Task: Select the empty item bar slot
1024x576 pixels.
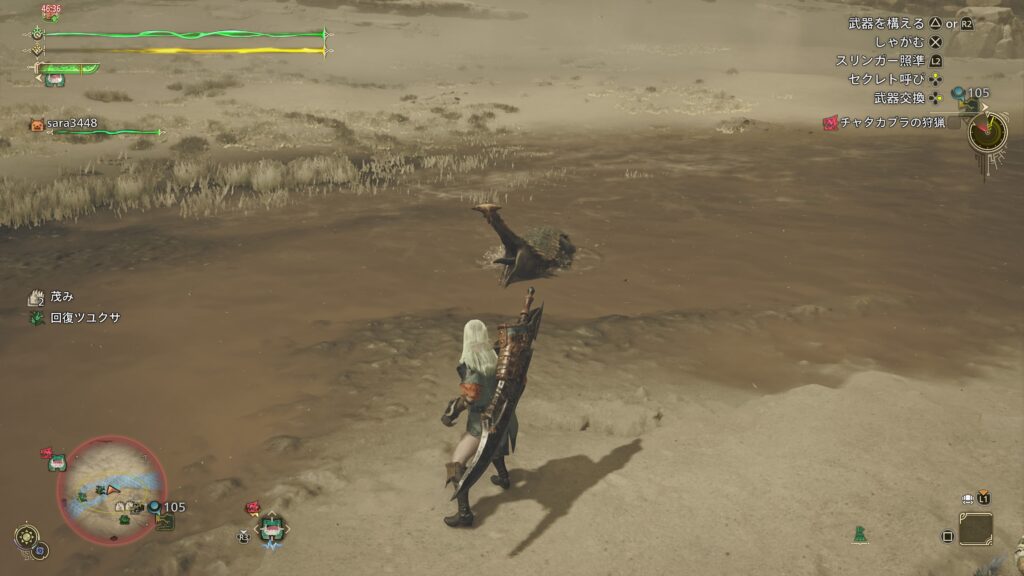Action: click(x=975, y=529)
